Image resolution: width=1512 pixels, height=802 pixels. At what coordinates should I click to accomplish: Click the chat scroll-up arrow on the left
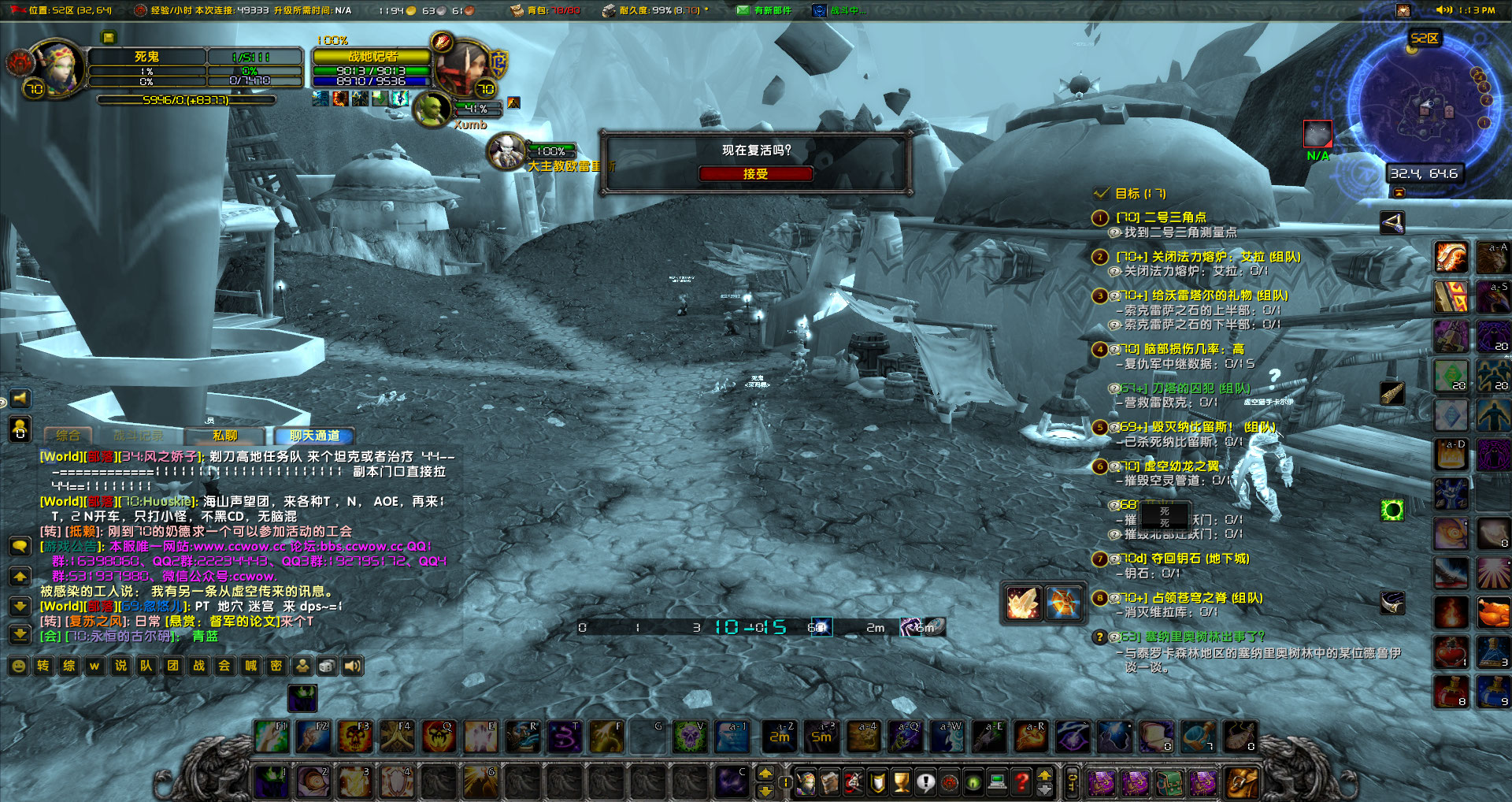(20, 577)
